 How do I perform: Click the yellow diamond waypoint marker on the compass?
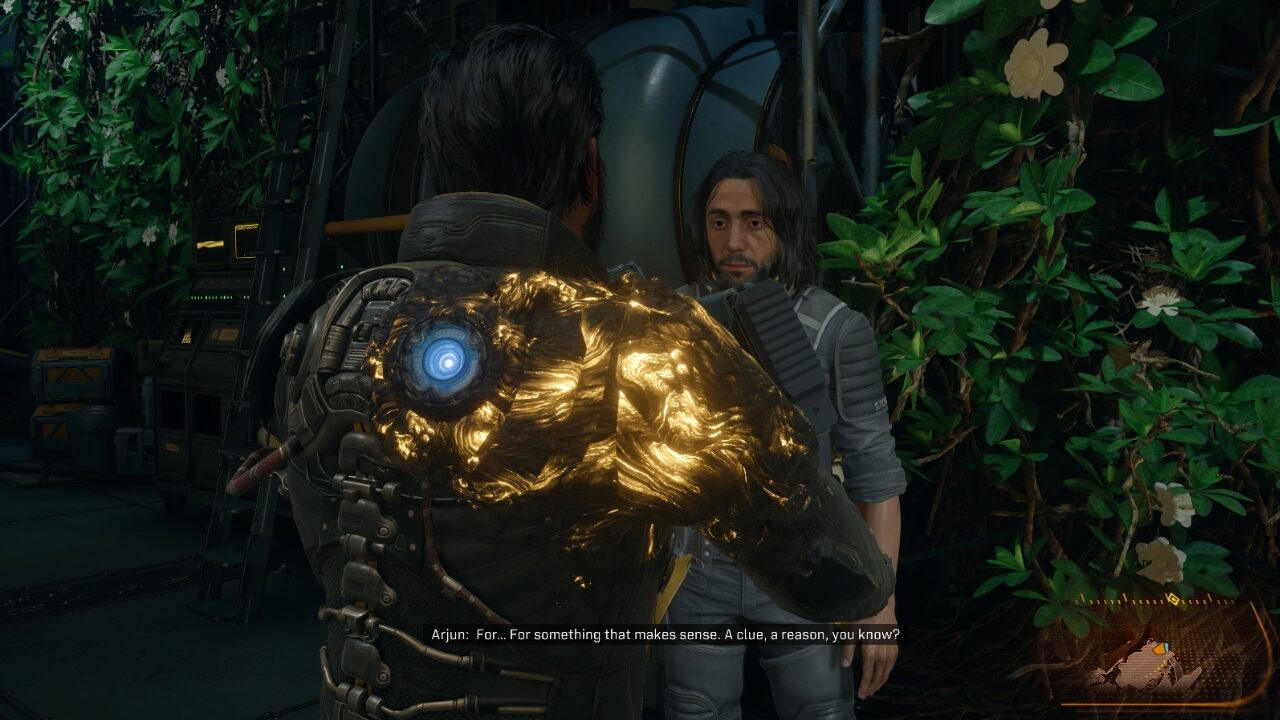(1171, 598)
